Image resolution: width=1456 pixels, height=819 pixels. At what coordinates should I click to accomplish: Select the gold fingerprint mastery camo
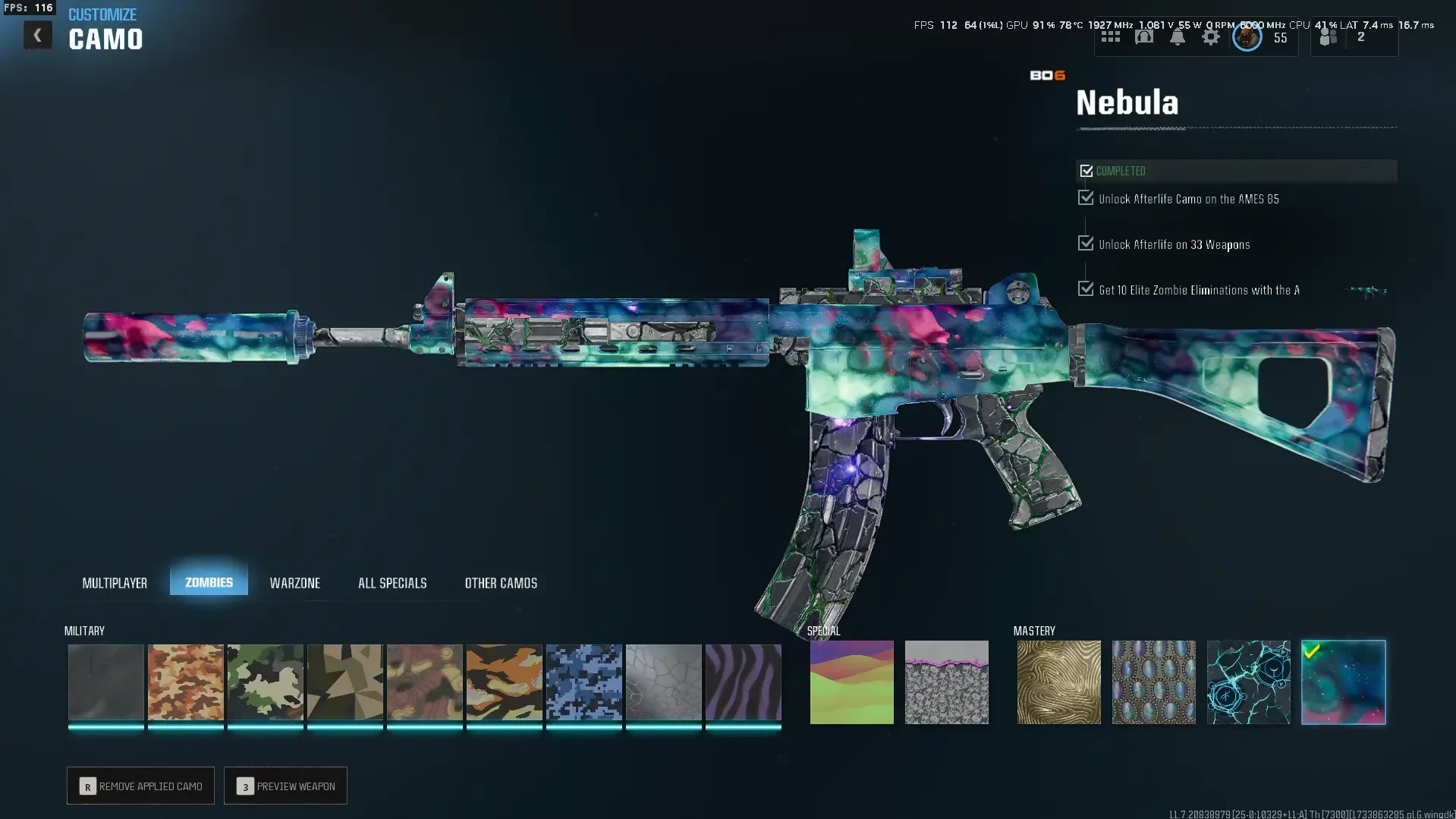[1058, 682]
